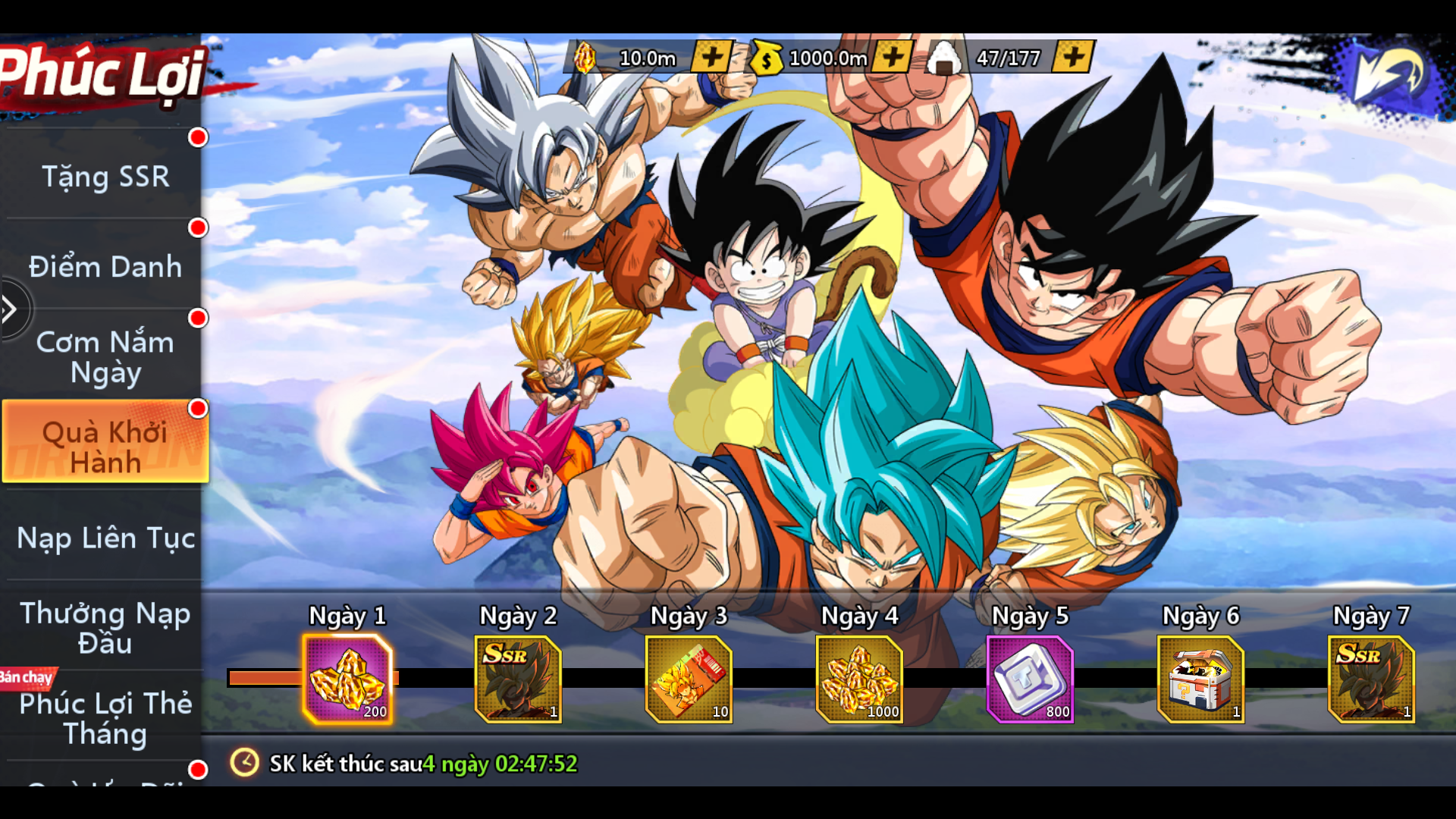Expand the side panel arrow

click(x=11, y=309)
